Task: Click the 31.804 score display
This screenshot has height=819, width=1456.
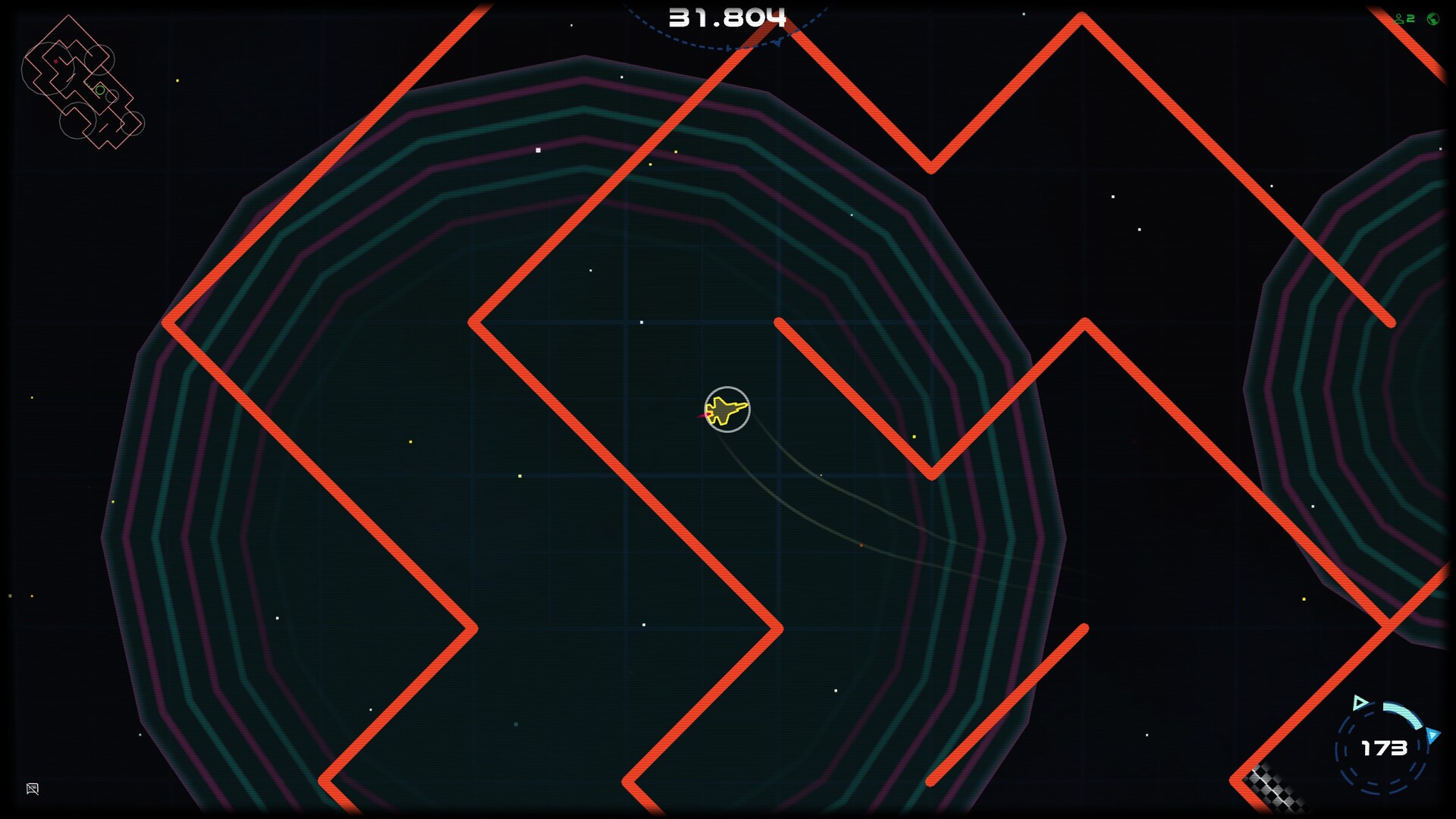Action: [726, 15]
